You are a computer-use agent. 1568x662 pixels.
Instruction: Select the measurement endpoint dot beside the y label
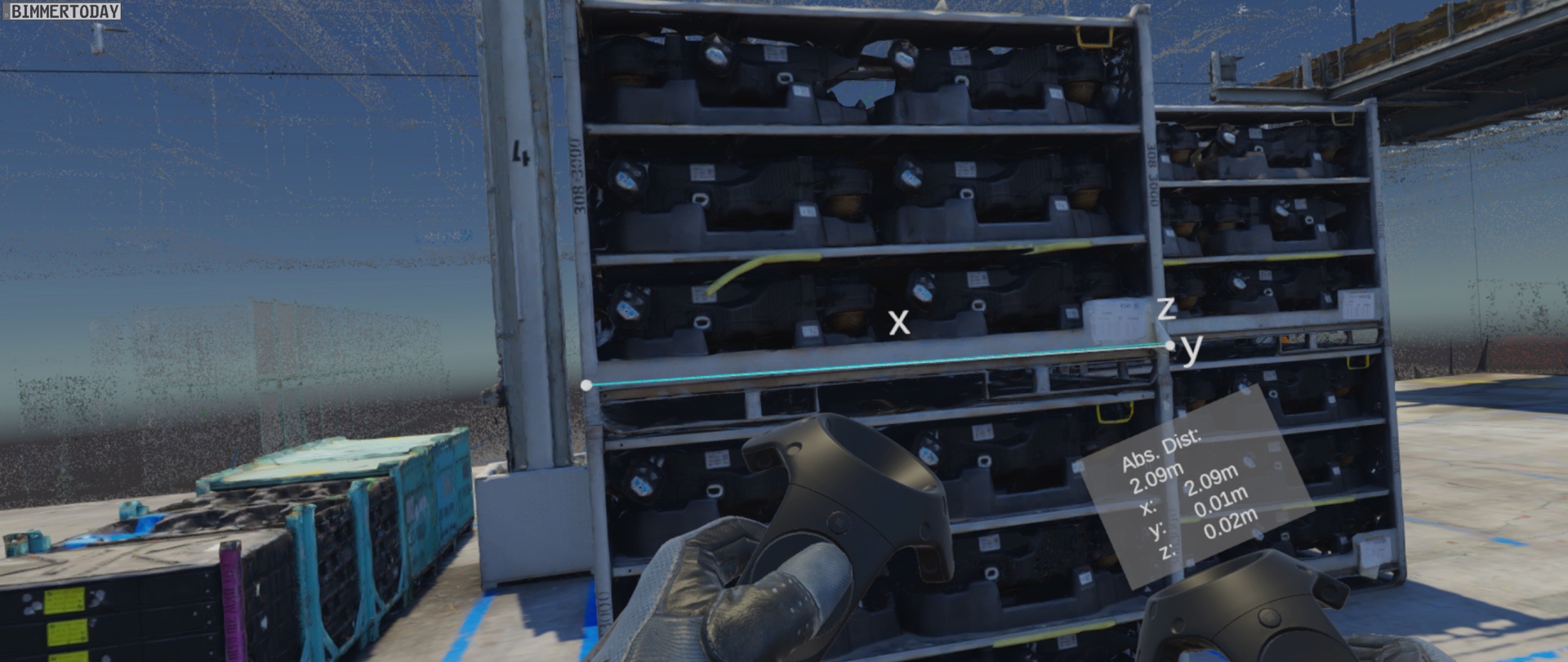[x=1170, y=346]
